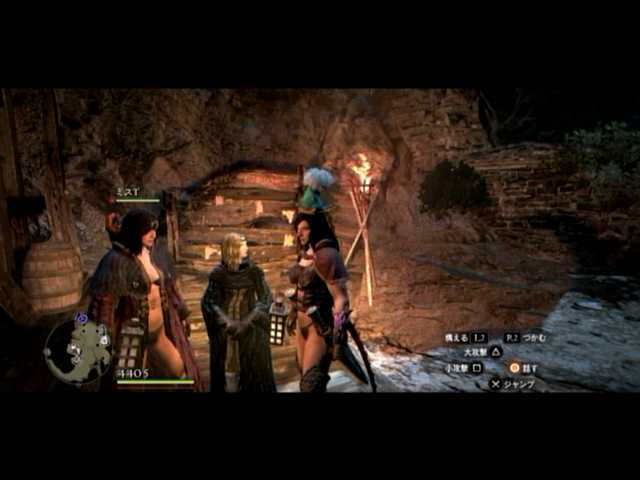640x480 pixels.
Task: Open the circular minimap
Action: [x=78, y=350]
